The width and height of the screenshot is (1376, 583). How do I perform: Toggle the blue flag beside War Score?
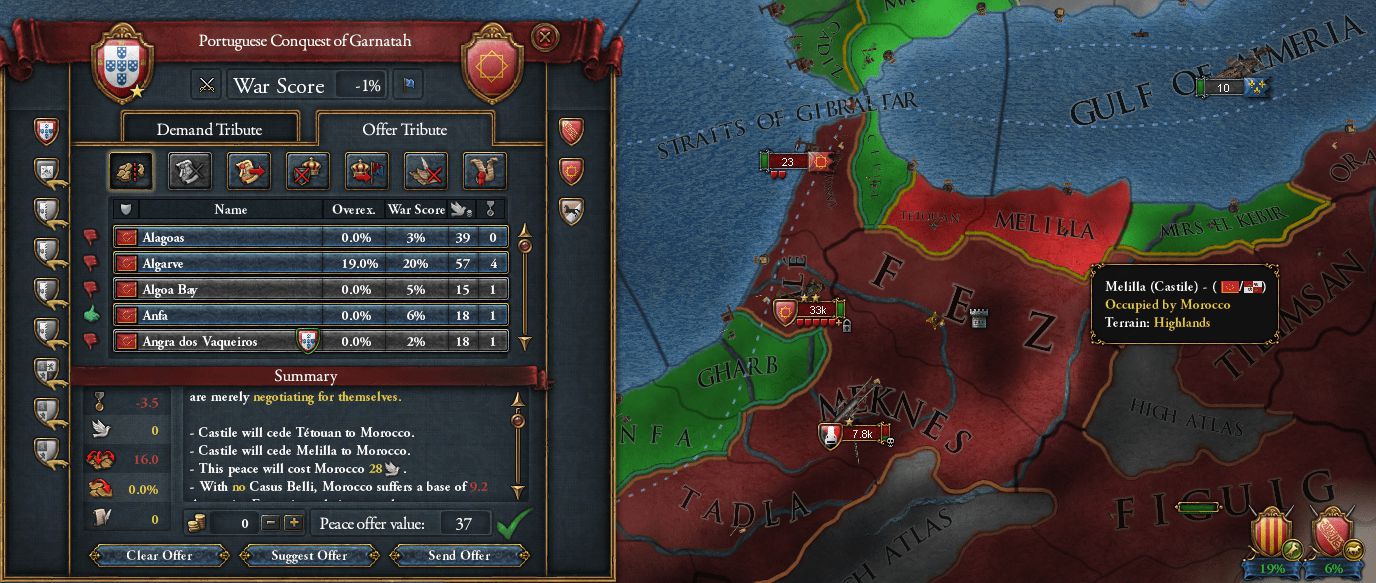click(408, 85)
